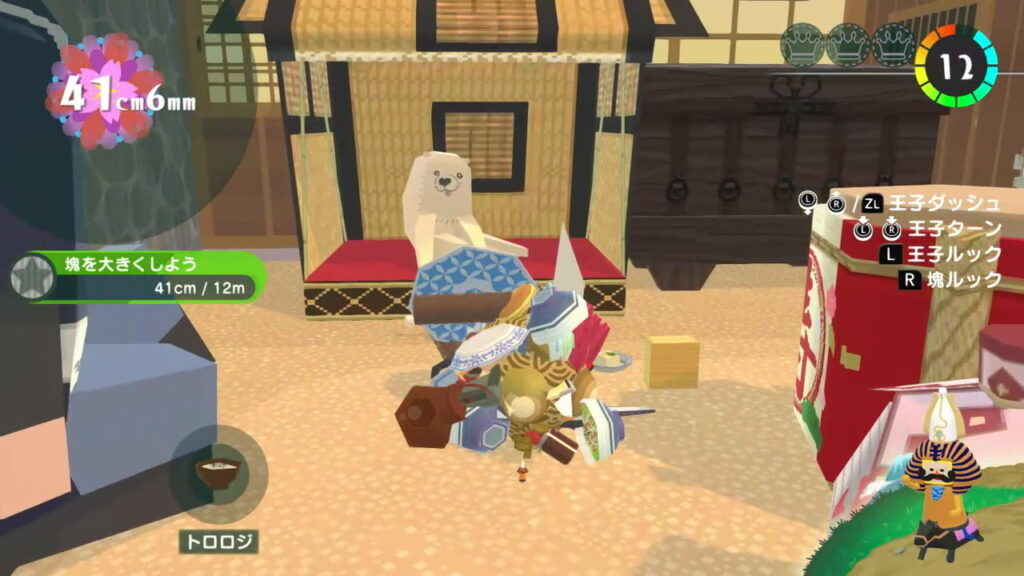Select the トロロジ bowl item icon

(218, 474)
